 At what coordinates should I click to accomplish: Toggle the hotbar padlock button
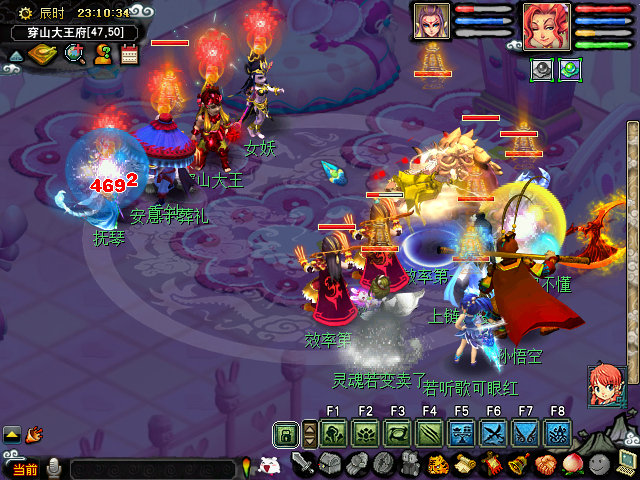click(286, 434)
